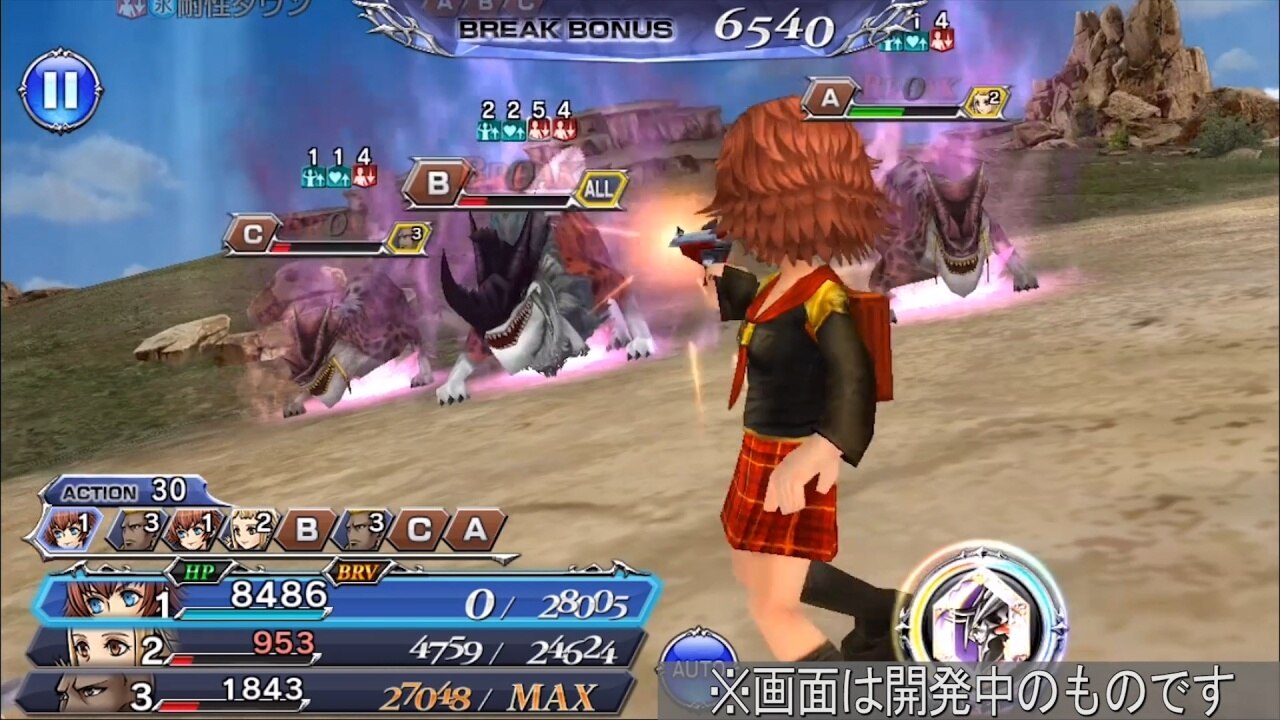Image resolution: width=1280 pixels, height=720 pixels.
Task: Toggle the ALL-target attack option
Action: (x=600, y=189)
